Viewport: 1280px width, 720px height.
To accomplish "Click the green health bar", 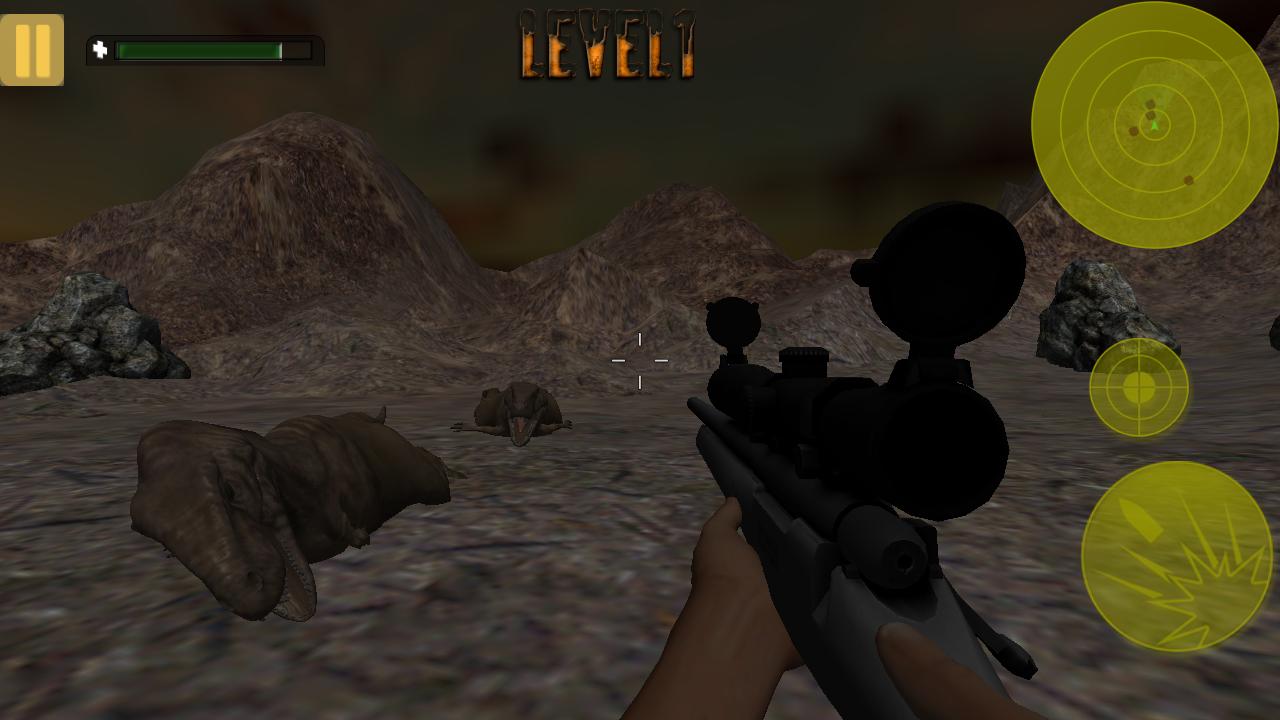I will point(200,50).
